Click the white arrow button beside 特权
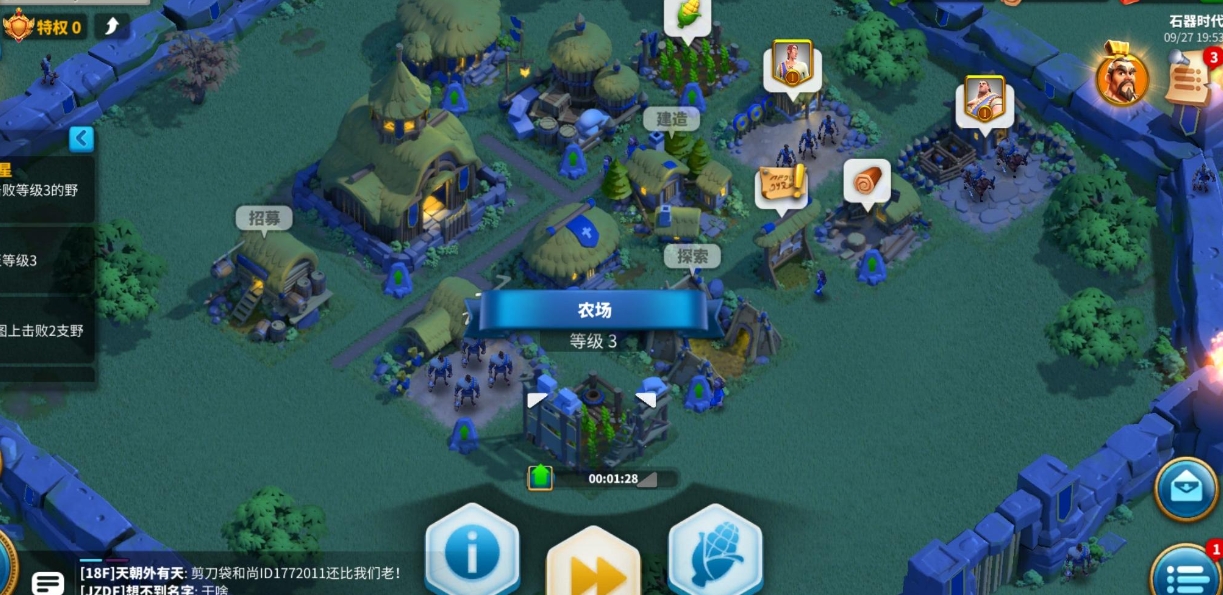Viewport: 1223px width, 595px height. 110,25
